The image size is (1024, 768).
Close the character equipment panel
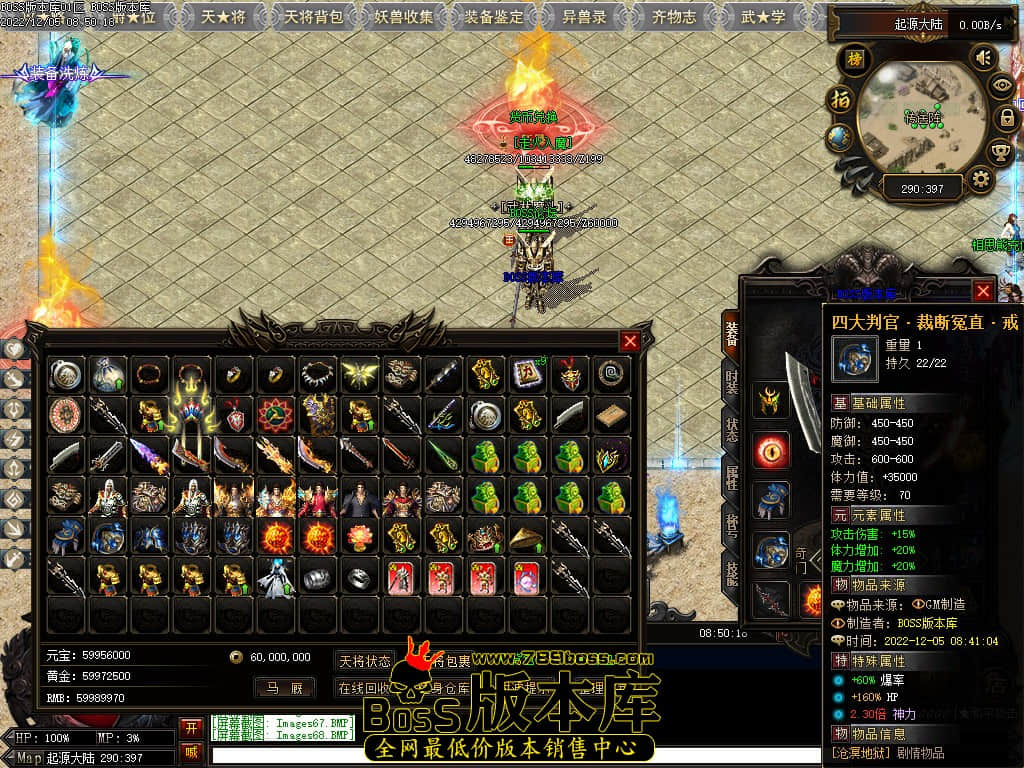(x=984, y=291)
